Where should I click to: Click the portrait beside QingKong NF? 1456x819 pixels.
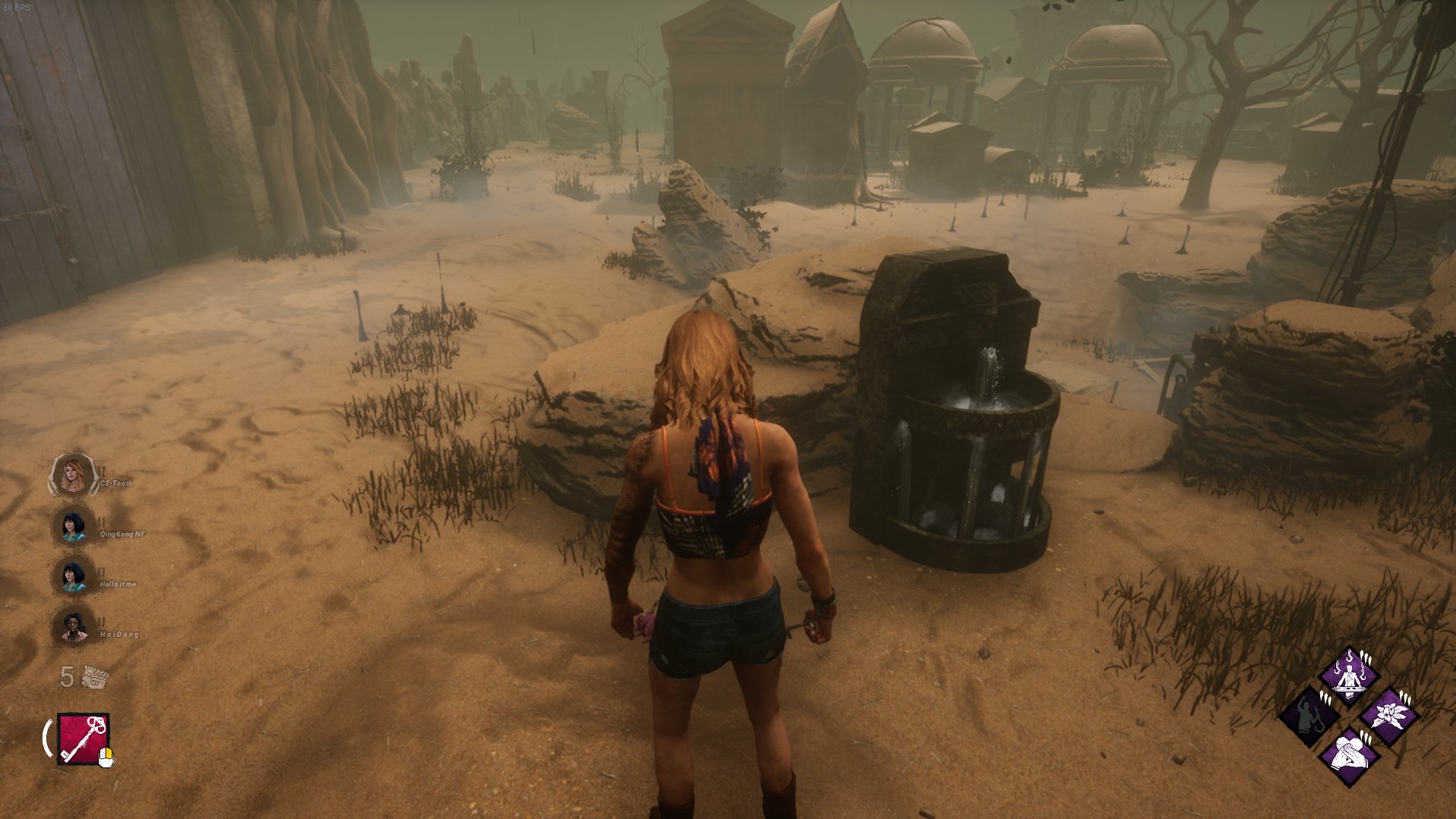pos(73,525)
